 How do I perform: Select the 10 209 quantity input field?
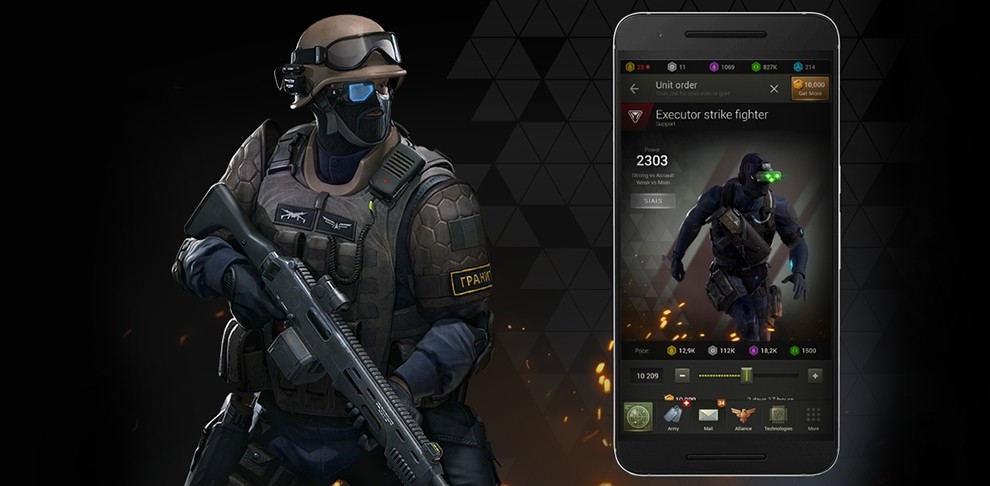[x=645, y=375]
